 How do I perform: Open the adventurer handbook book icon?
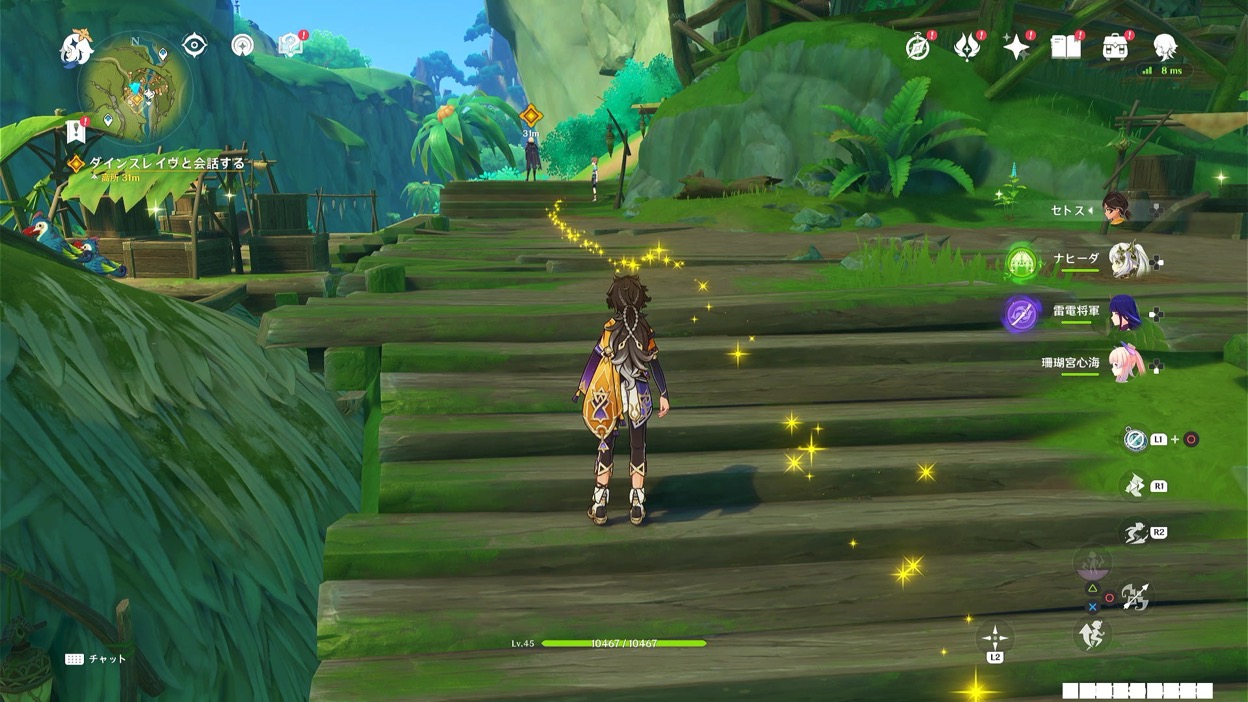point(1066,46)
